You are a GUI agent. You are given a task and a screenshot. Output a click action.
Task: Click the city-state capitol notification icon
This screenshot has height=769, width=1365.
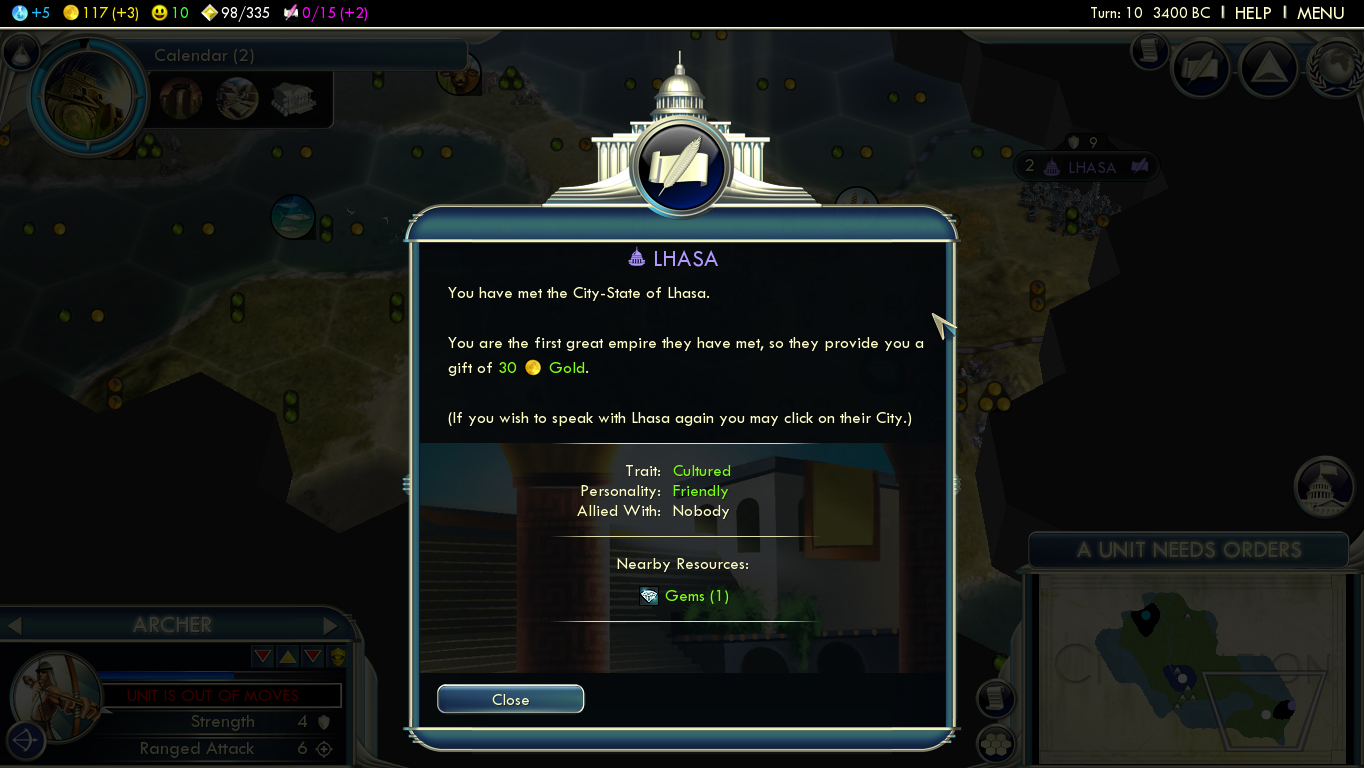pyautogui.click(x=1324, y=488)
